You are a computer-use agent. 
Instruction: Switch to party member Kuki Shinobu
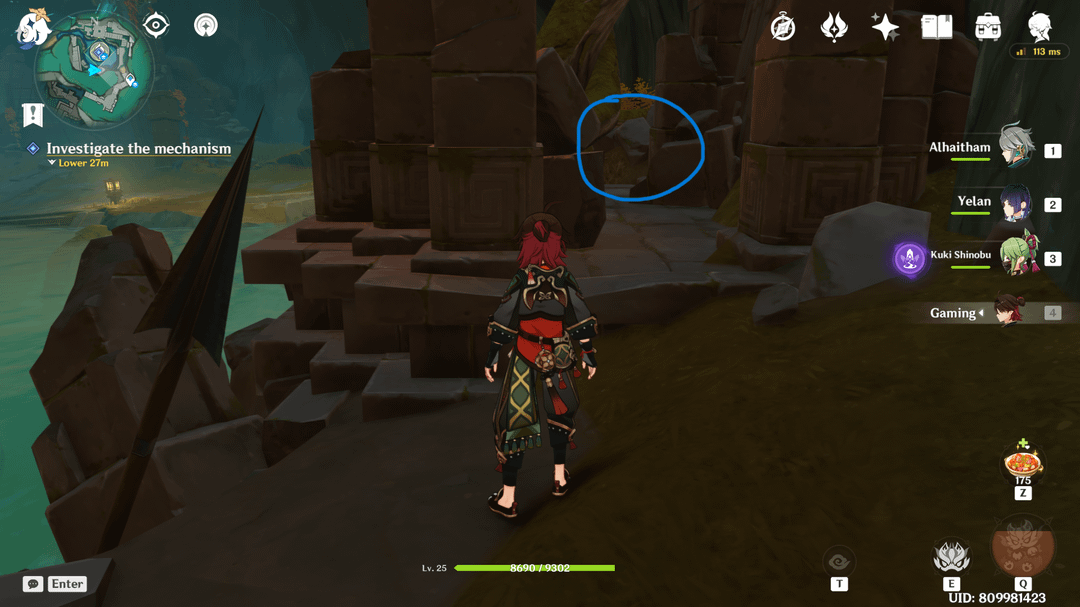1019,256
